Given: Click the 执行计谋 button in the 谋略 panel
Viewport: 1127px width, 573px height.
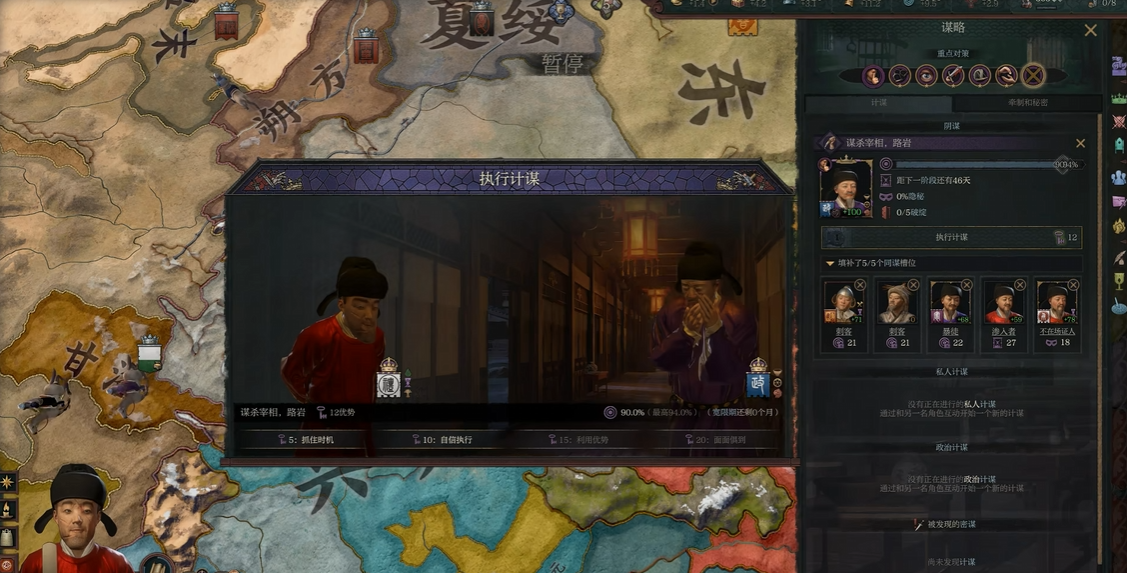Looking at the screenshot, I should click(x=951, y=237).
